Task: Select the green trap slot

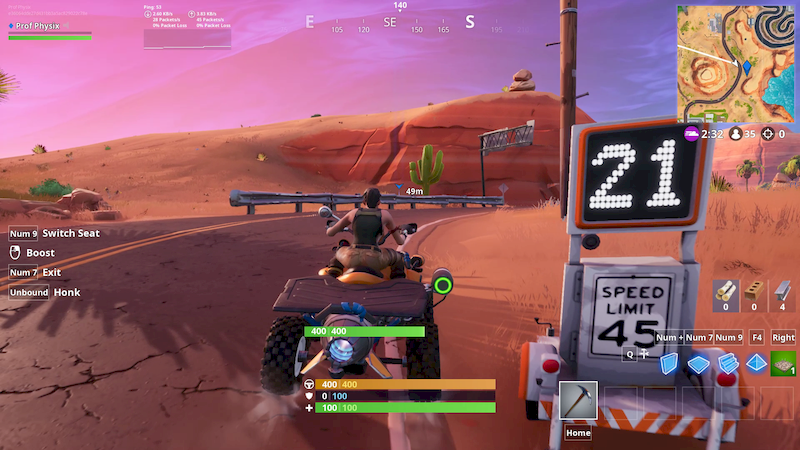Action: [785, 365]
